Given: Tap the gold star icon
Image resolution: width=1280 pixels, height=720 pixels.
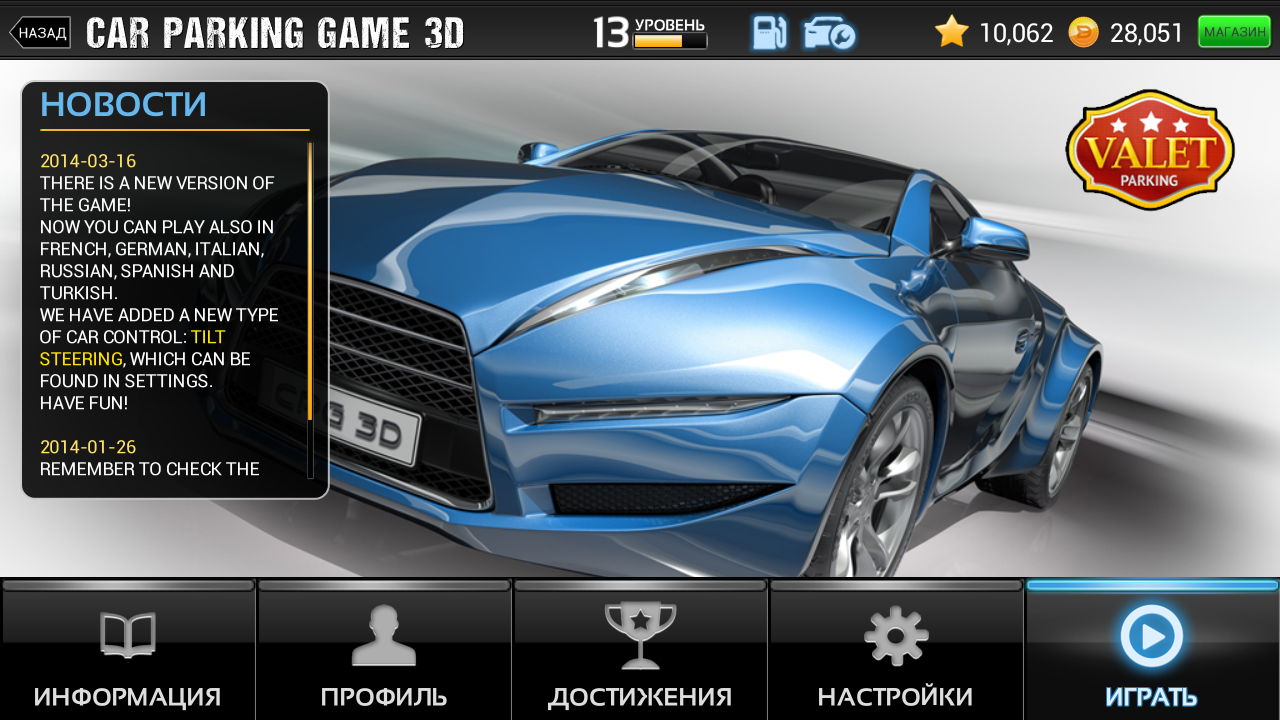Looking at the screenshot, I should [x=952, y=32].
